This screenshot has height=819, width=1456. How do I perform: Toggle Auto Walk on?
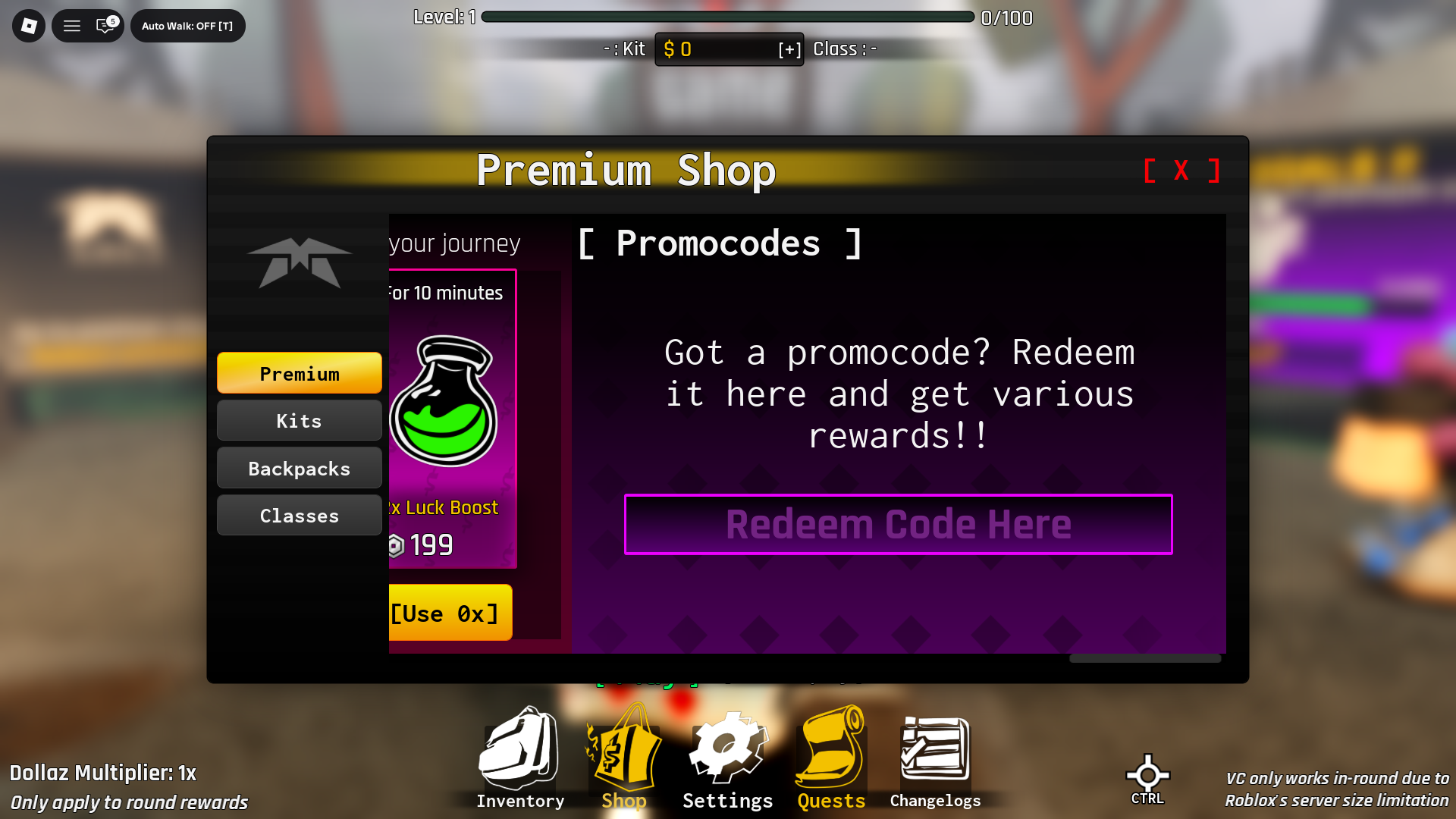pyautogui.click(x=187, y=25)
